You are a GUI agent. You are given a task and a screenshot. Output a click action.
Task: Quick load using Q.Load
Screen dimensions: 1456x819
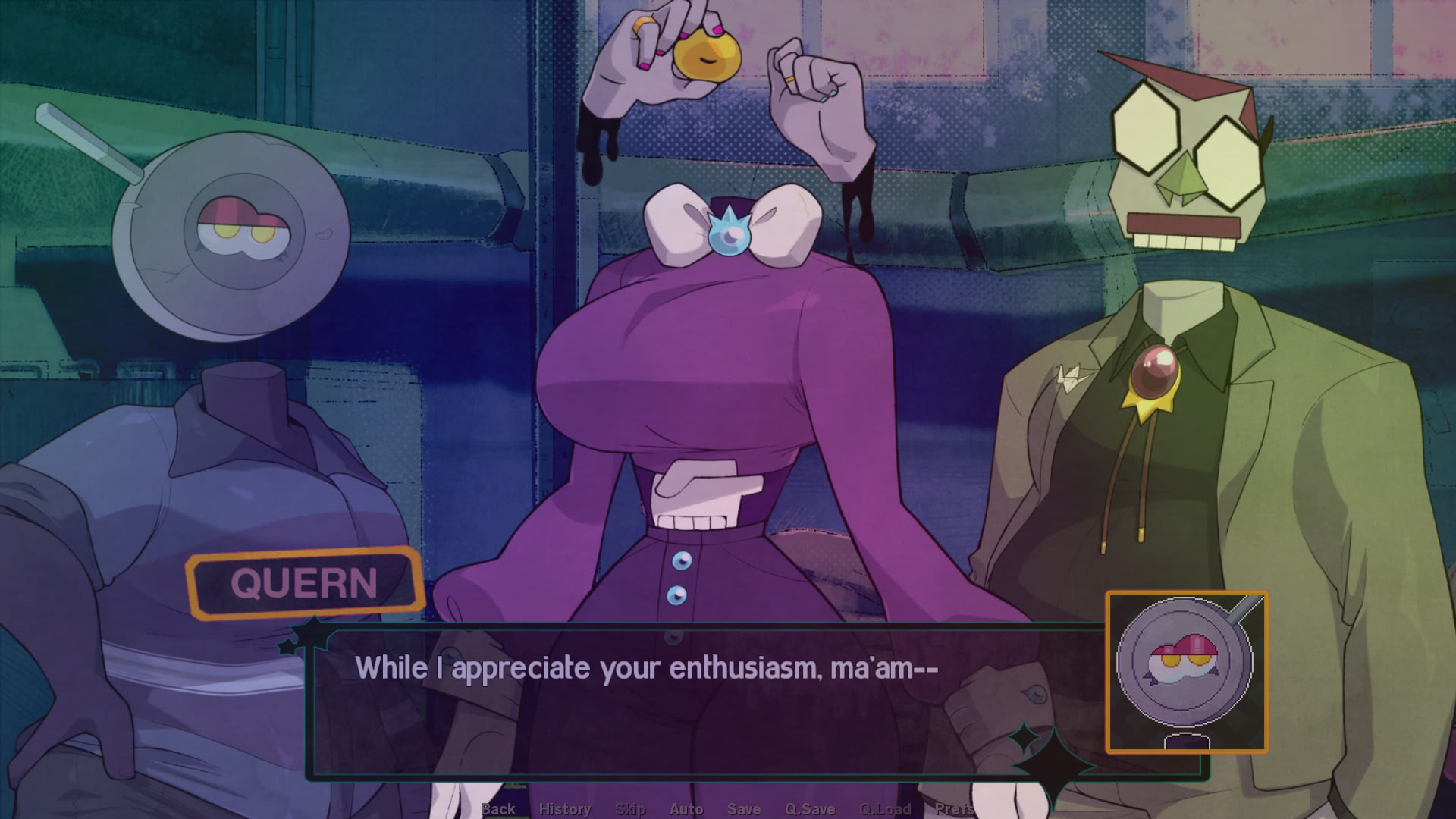coord(885,809)
